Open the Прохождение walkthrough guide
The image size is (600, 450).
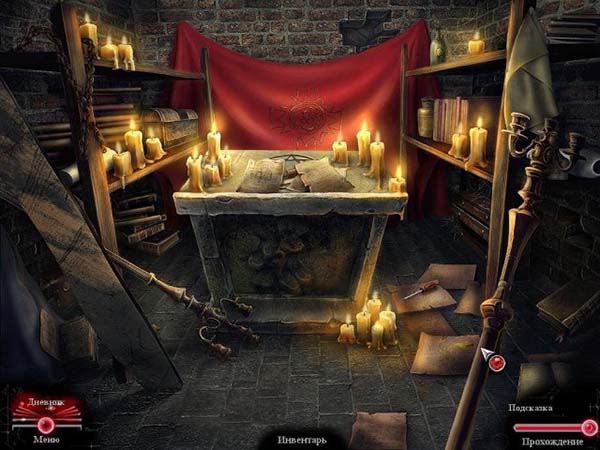coord(549,440)
